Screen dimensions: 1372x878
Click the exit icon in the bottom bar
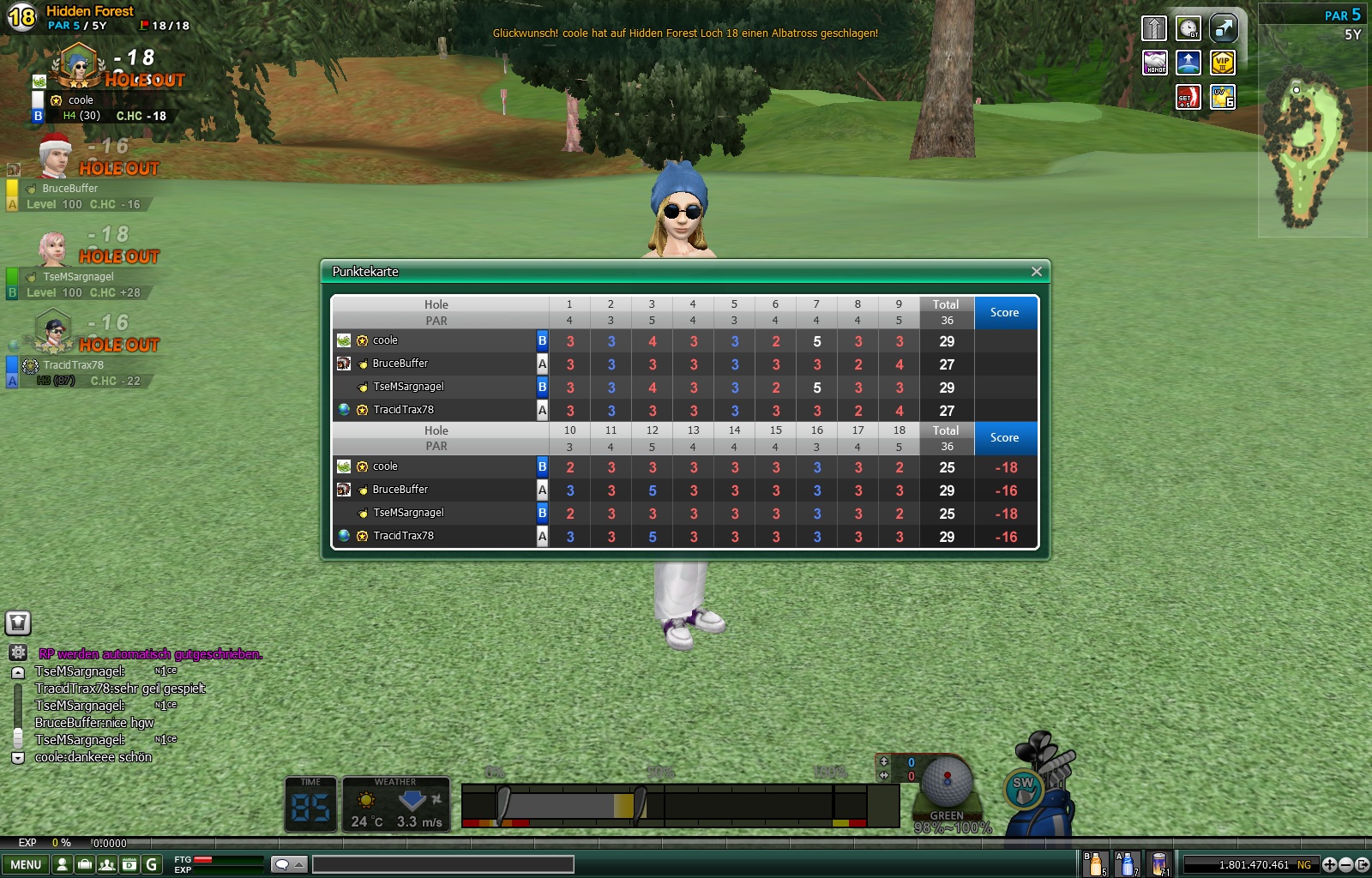(1362, 864)
